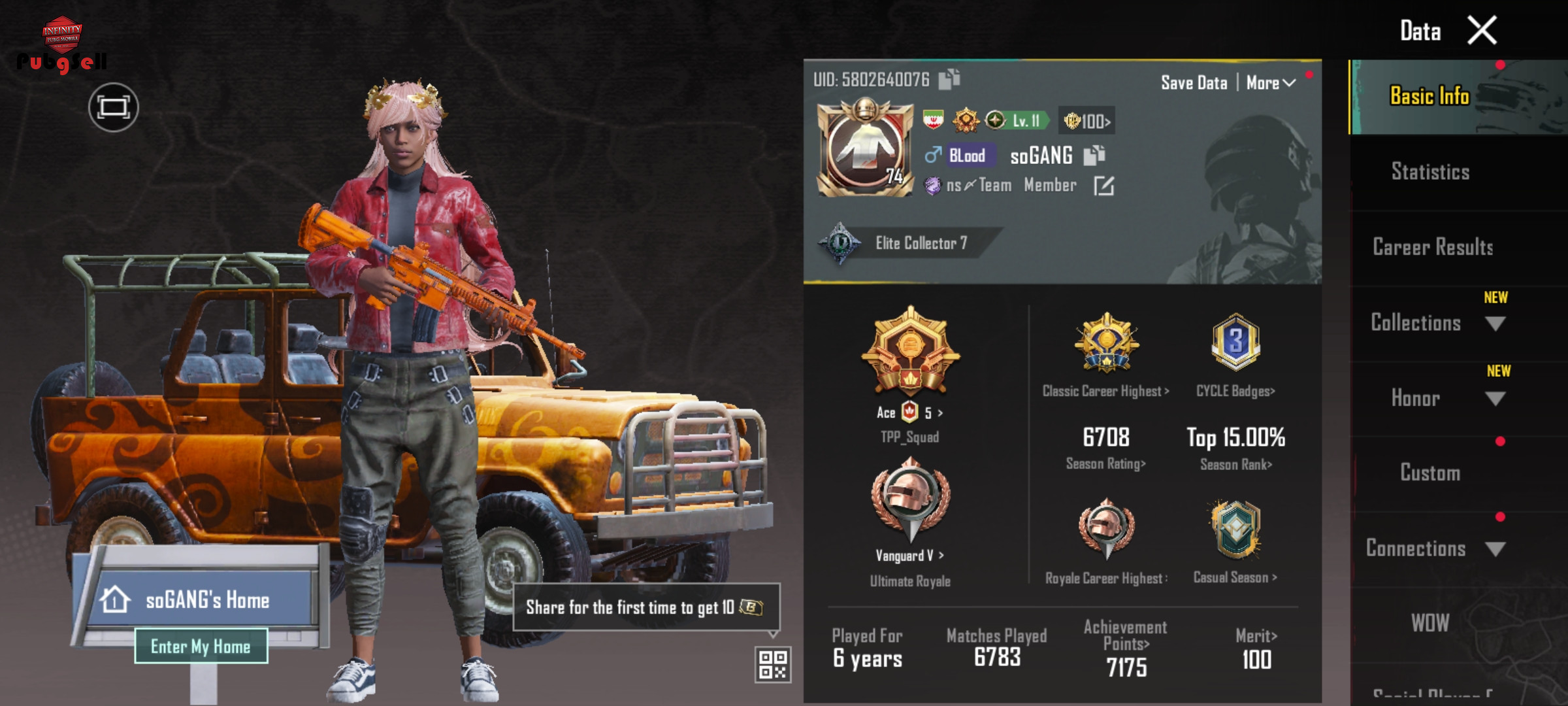Open the More dropdown
The width and height of the screenshot is (1568, 706).
click(1270, 83)
